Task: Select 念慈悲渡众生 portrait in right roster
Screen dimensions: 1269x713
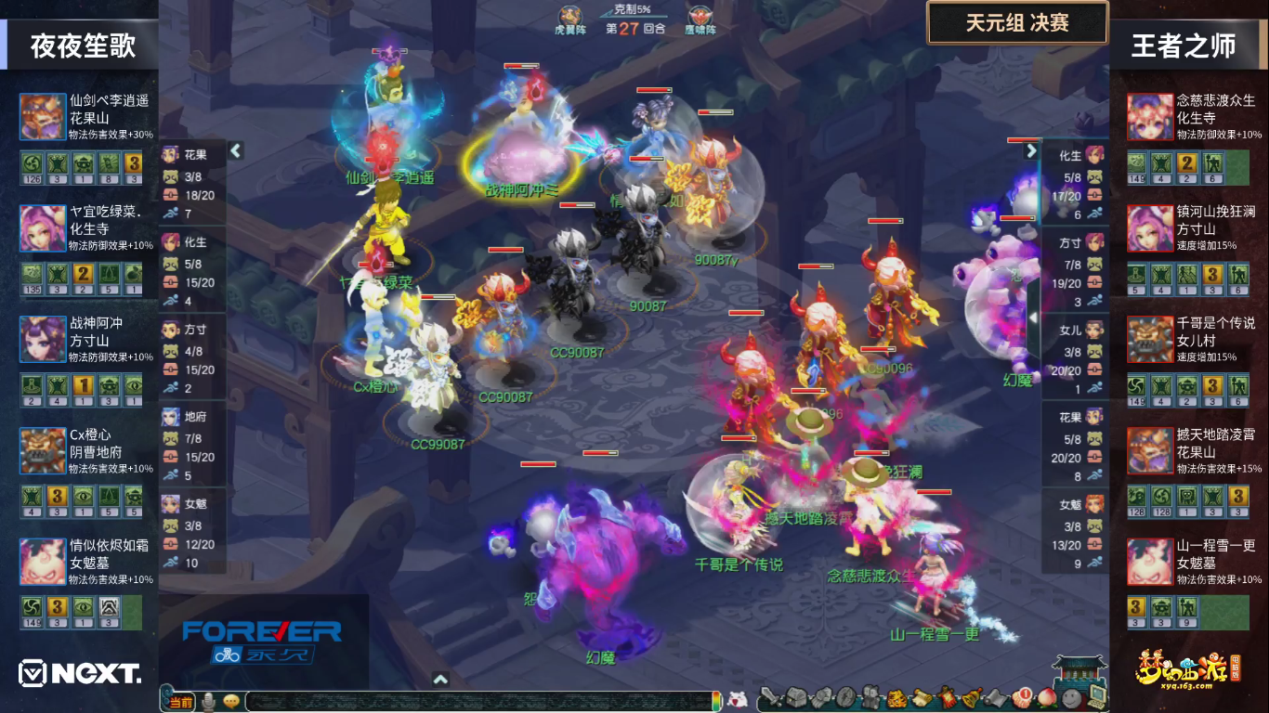Action: (x=1150, y=117)
